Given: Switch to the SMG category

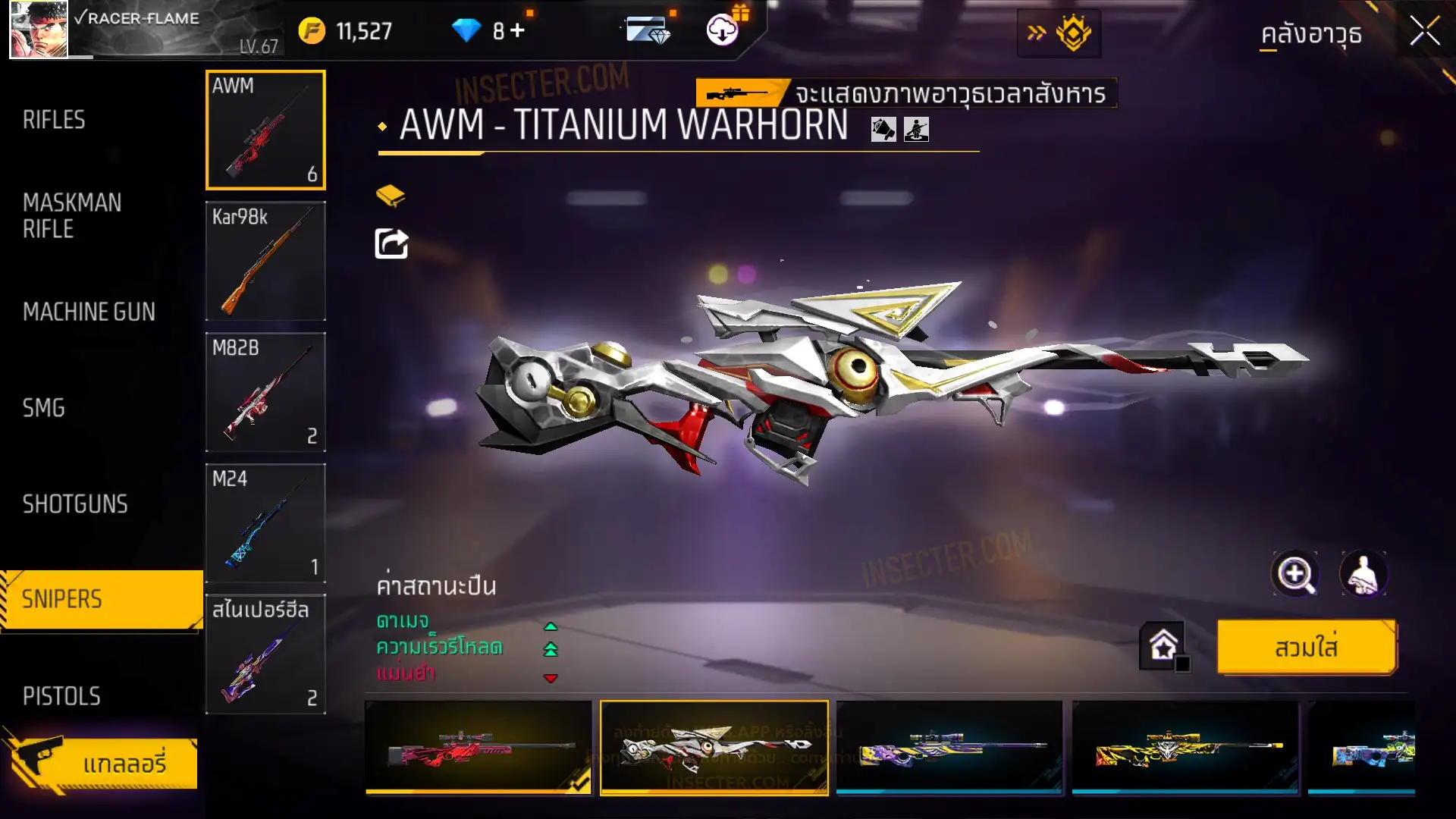Looking at the screenshot, I should click(x=44, y=408).
